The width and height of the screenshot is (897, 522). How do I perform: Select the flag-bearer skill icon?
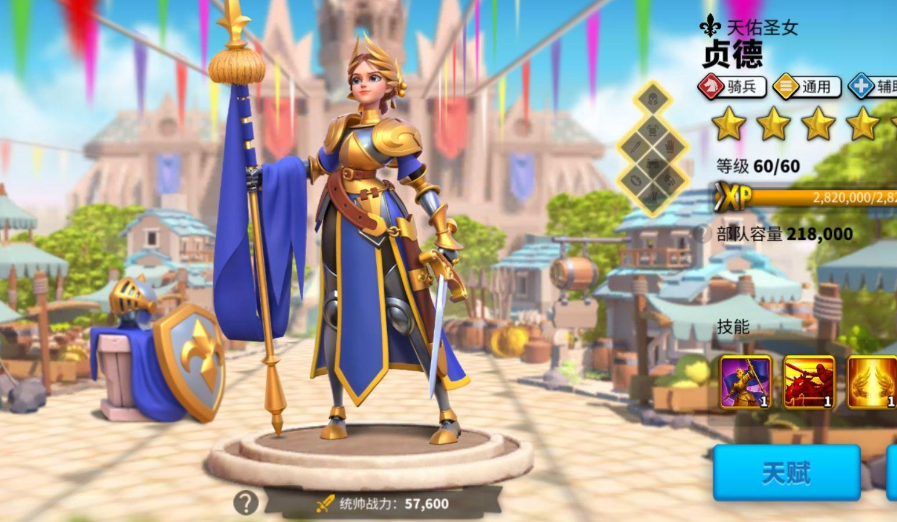[x=746, y=382]
